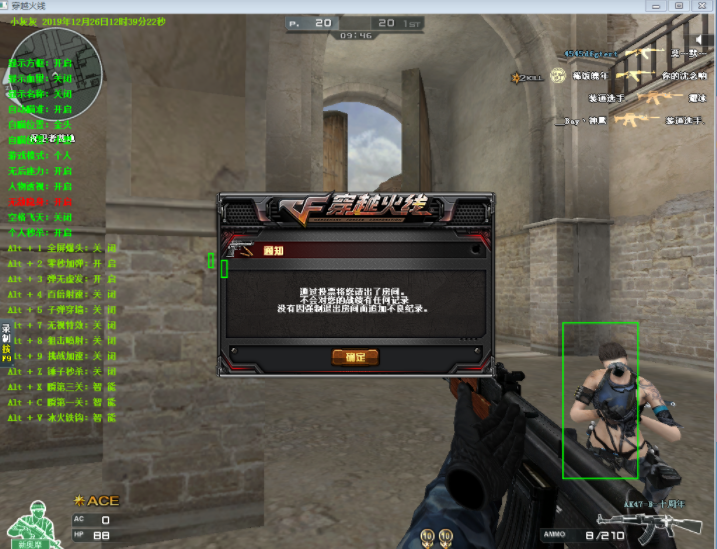Close the game window
The image size is (717, 549).
click(x=701, y=6)
